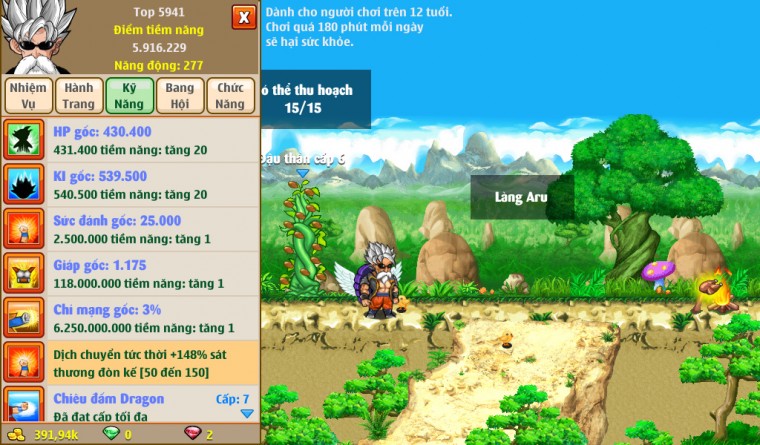Open the Hành Trang tab

[78, 96]
